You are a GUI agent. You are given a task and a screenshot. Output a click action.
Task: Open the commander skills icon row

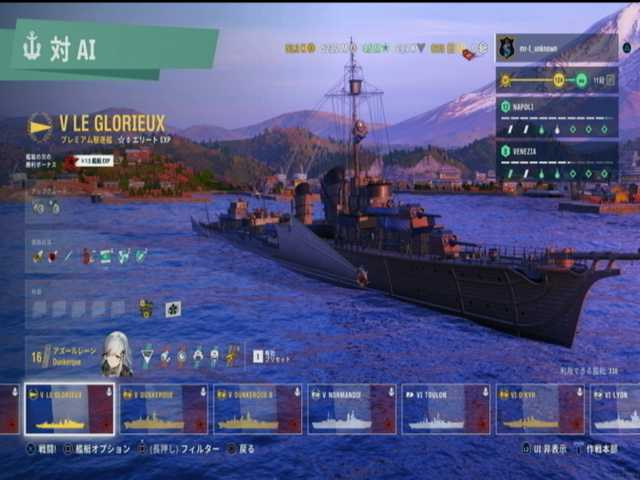190,355
